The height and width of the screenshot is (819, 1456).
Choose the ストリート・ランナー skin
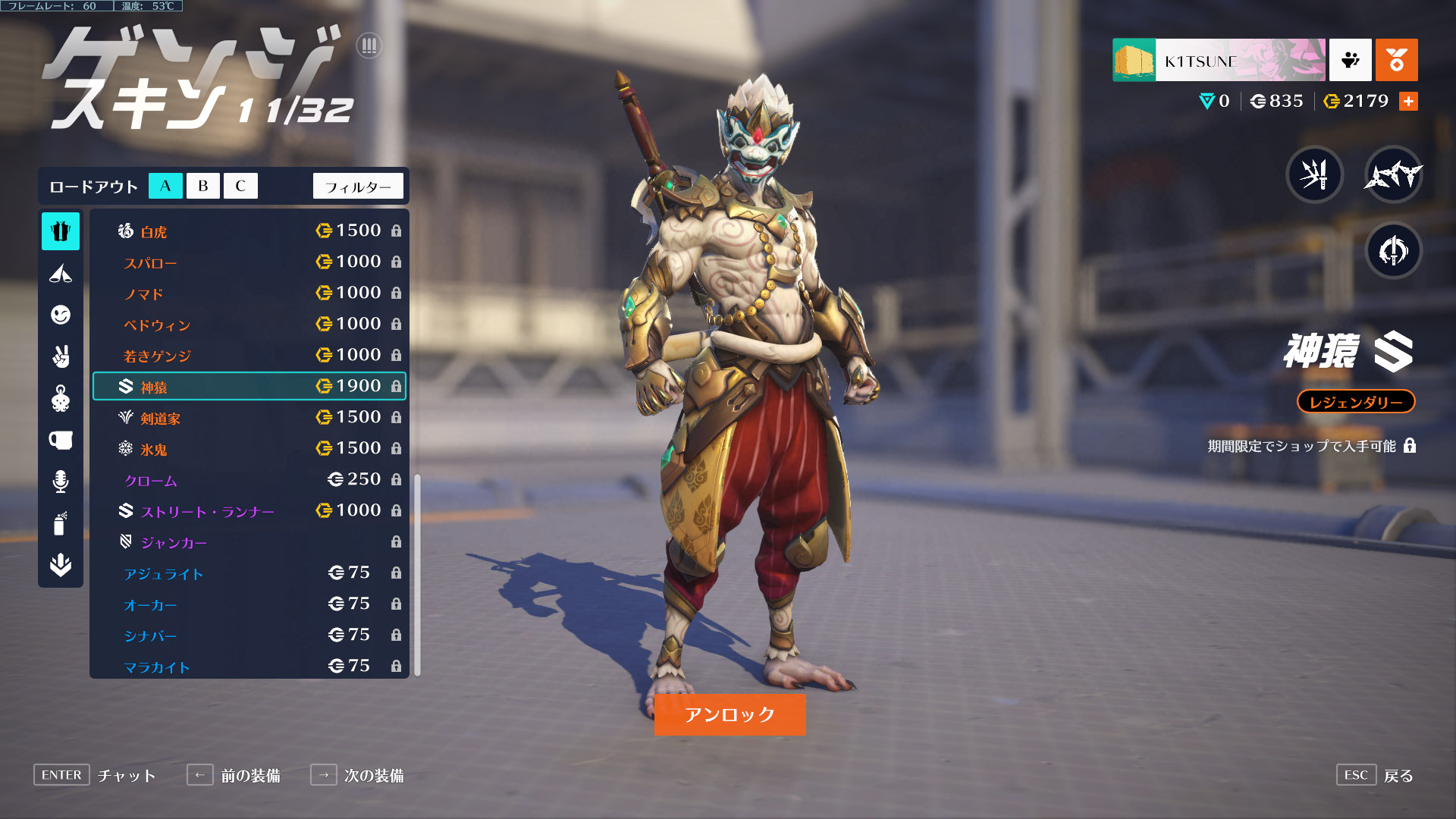[x=249, y=511]
